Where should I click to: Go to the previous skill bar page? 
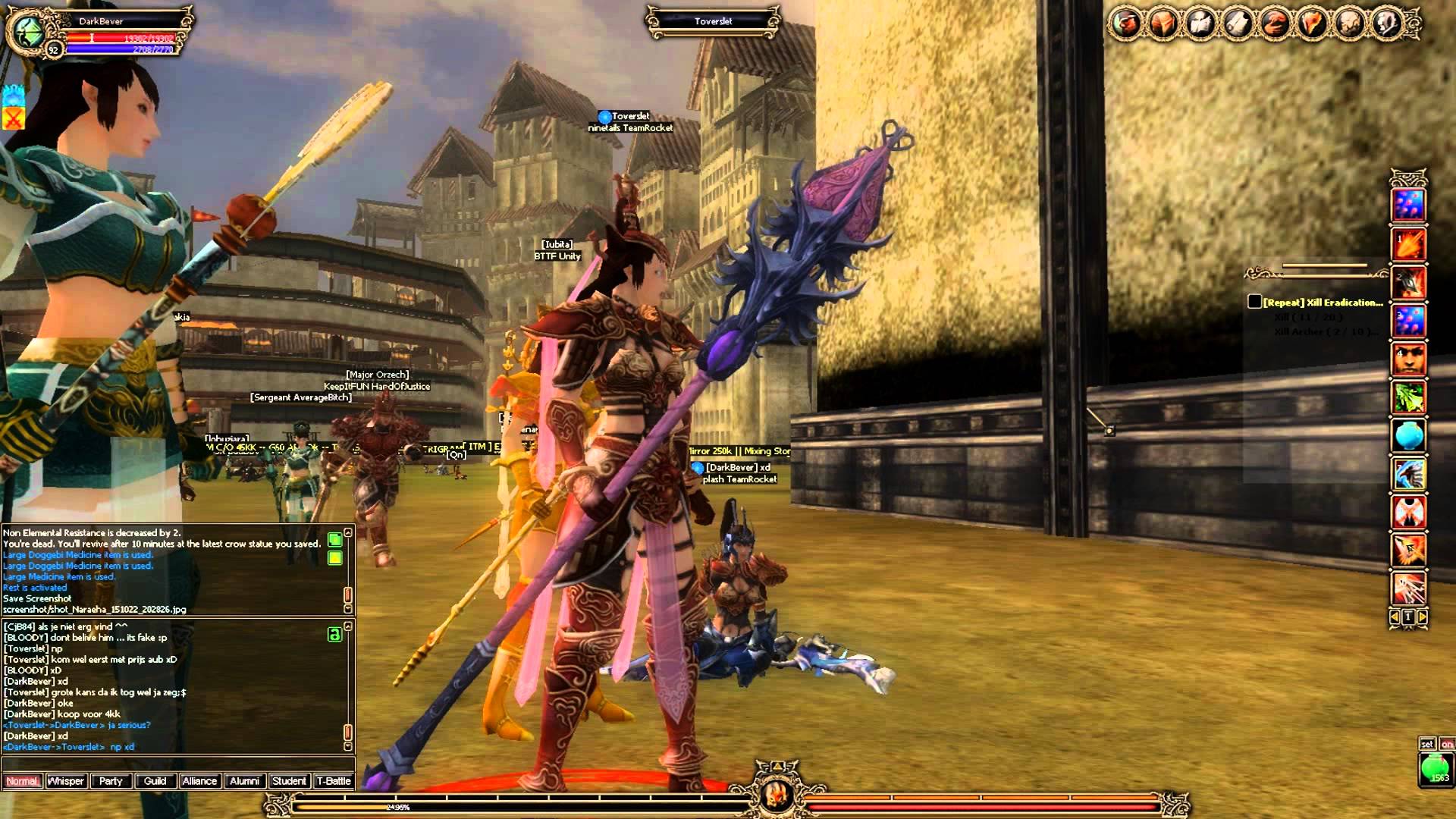[1395, 617]
